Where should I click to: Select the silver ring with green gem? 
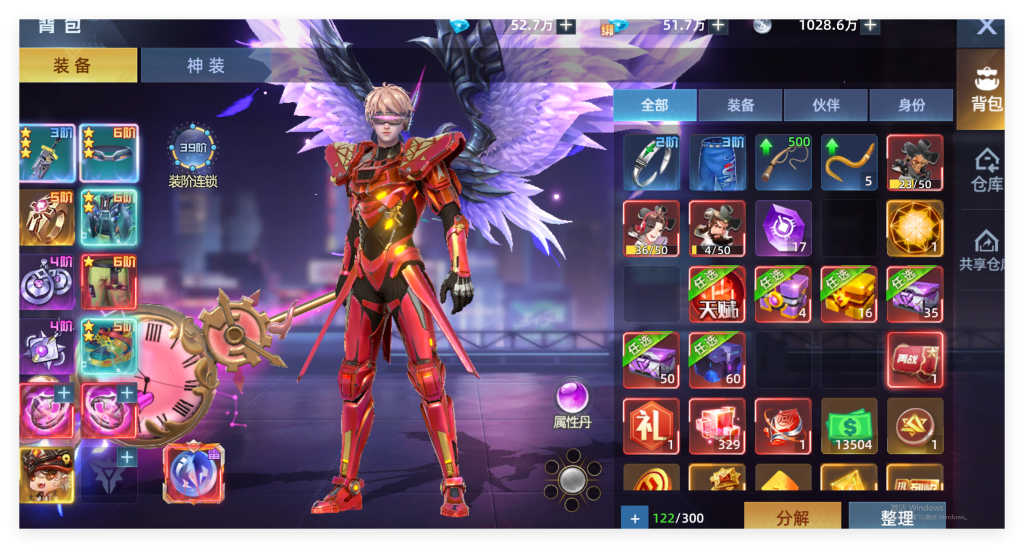[x=651, y=162]
